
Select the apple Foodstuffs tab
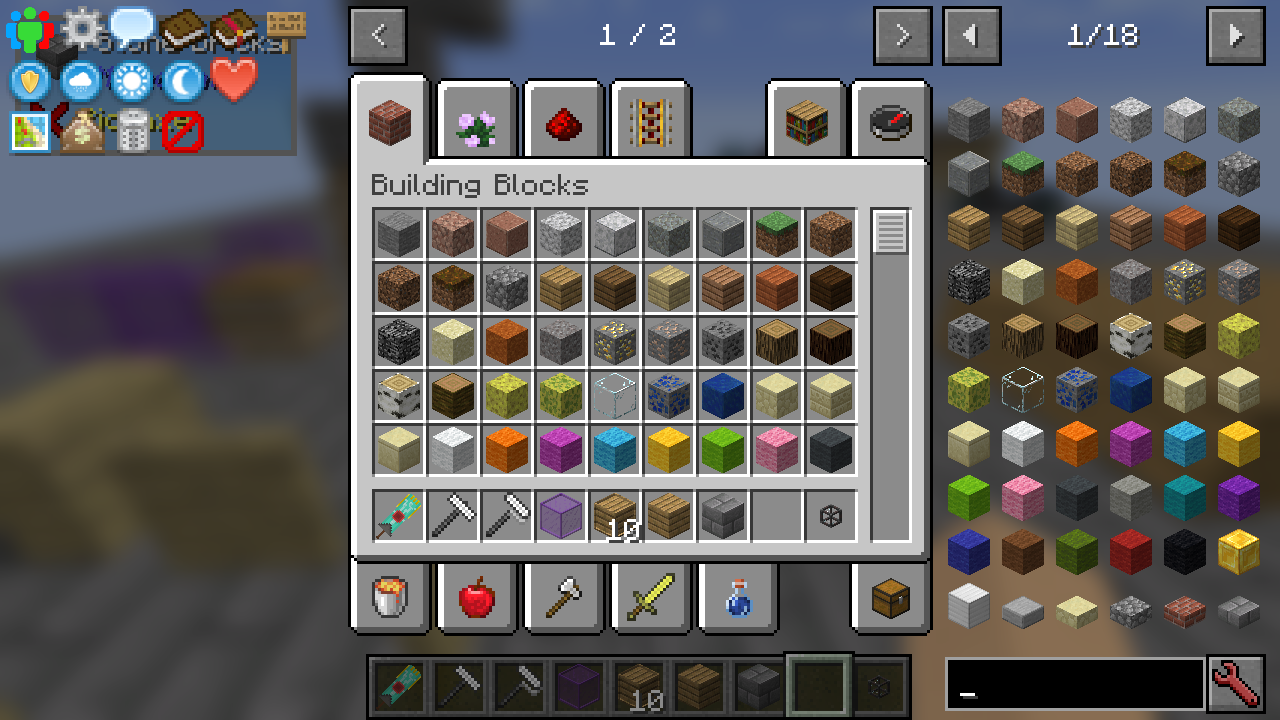point(476,597)
